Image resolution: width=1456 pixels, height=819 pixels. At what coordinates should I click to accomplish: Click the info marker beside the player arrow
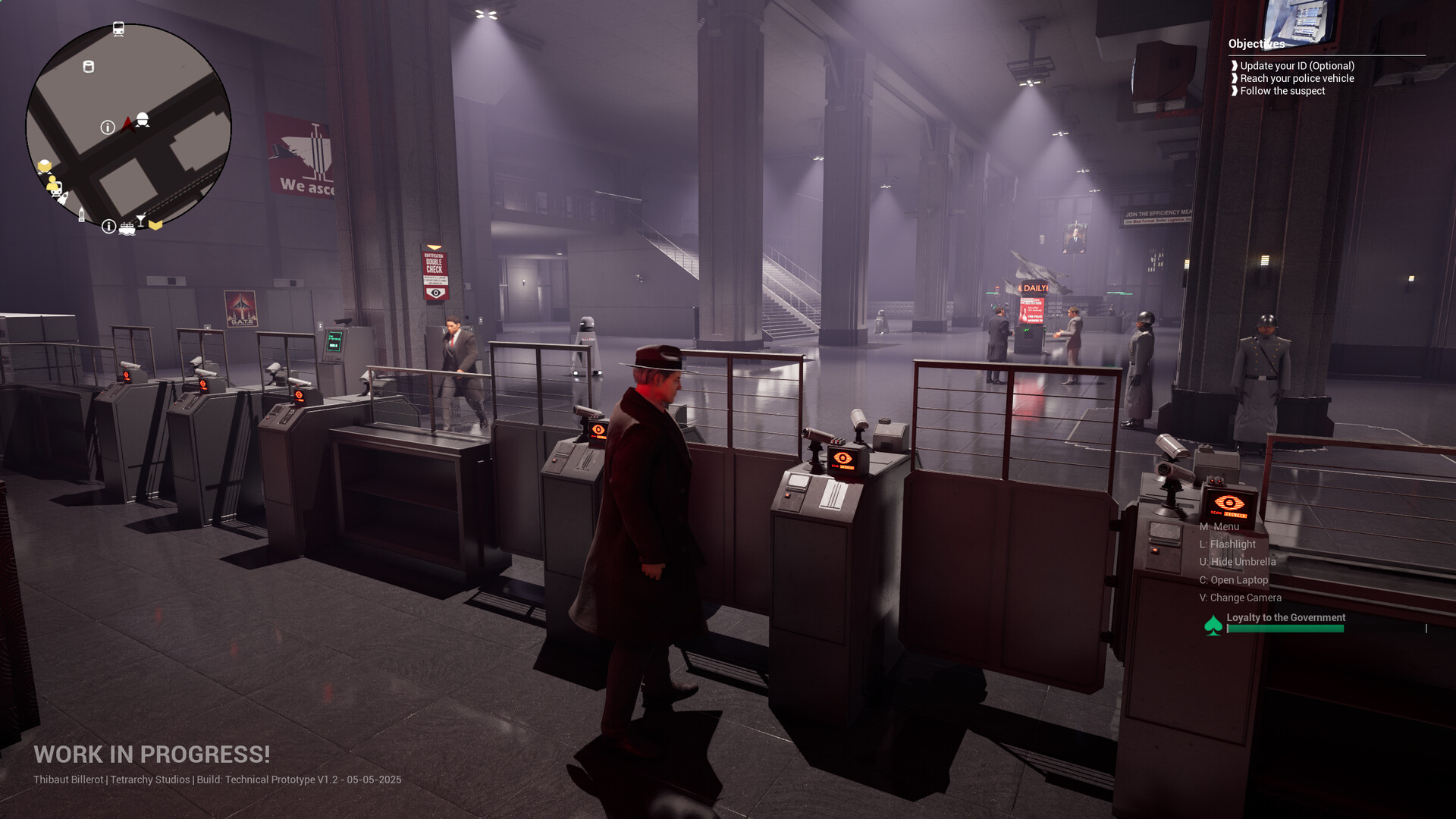(x=108, y=127)
